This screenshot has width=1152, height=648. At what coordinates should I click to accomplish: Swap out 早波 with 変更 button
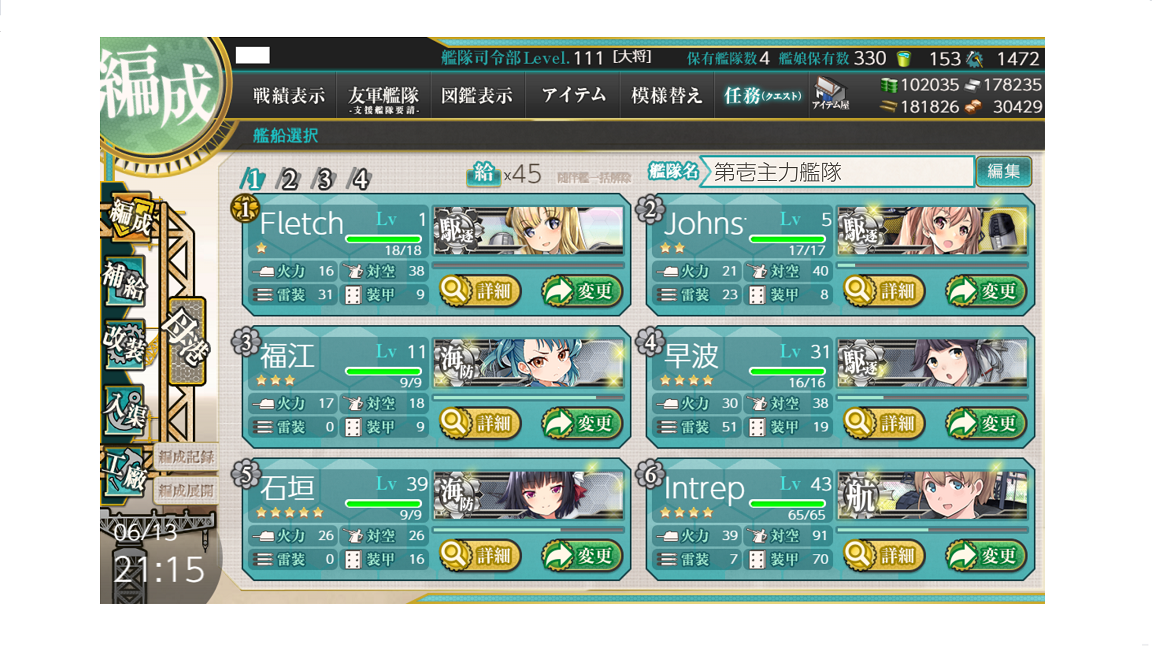coord(986,424)
